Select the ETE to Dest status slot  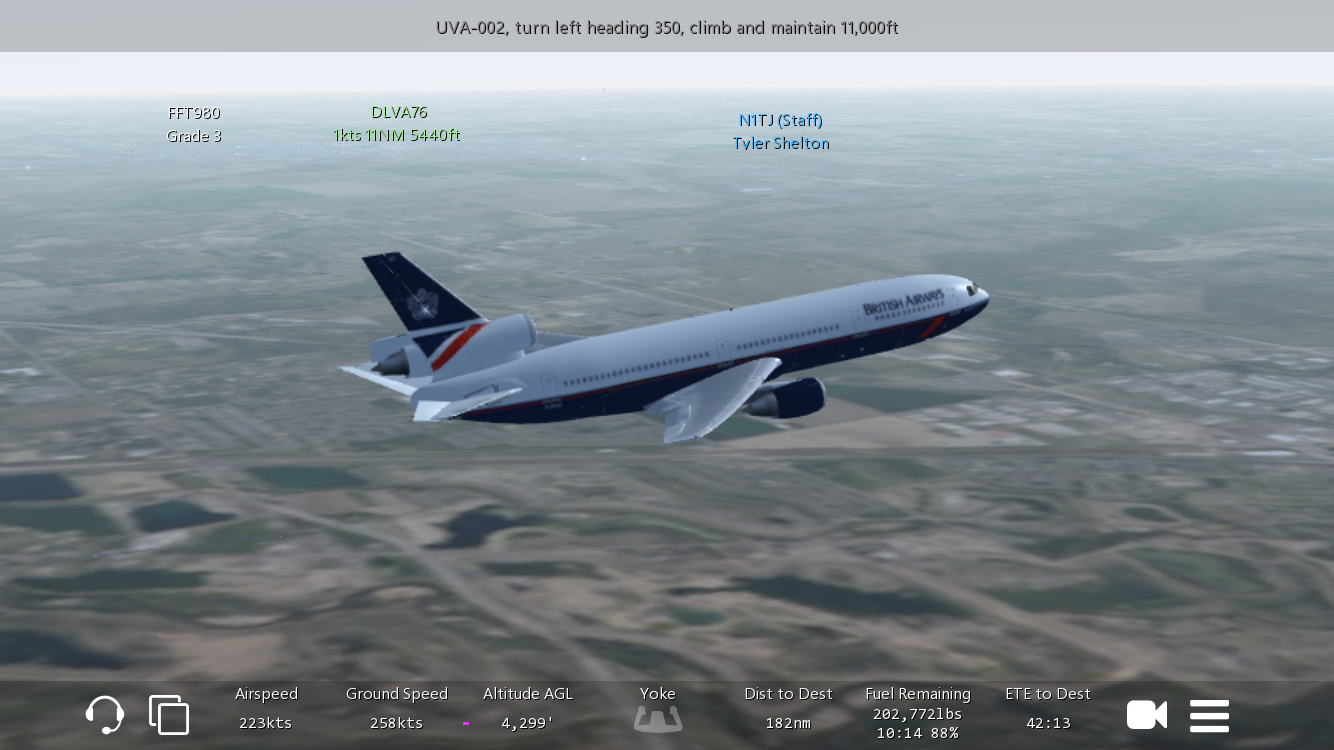click(1048, 709)
